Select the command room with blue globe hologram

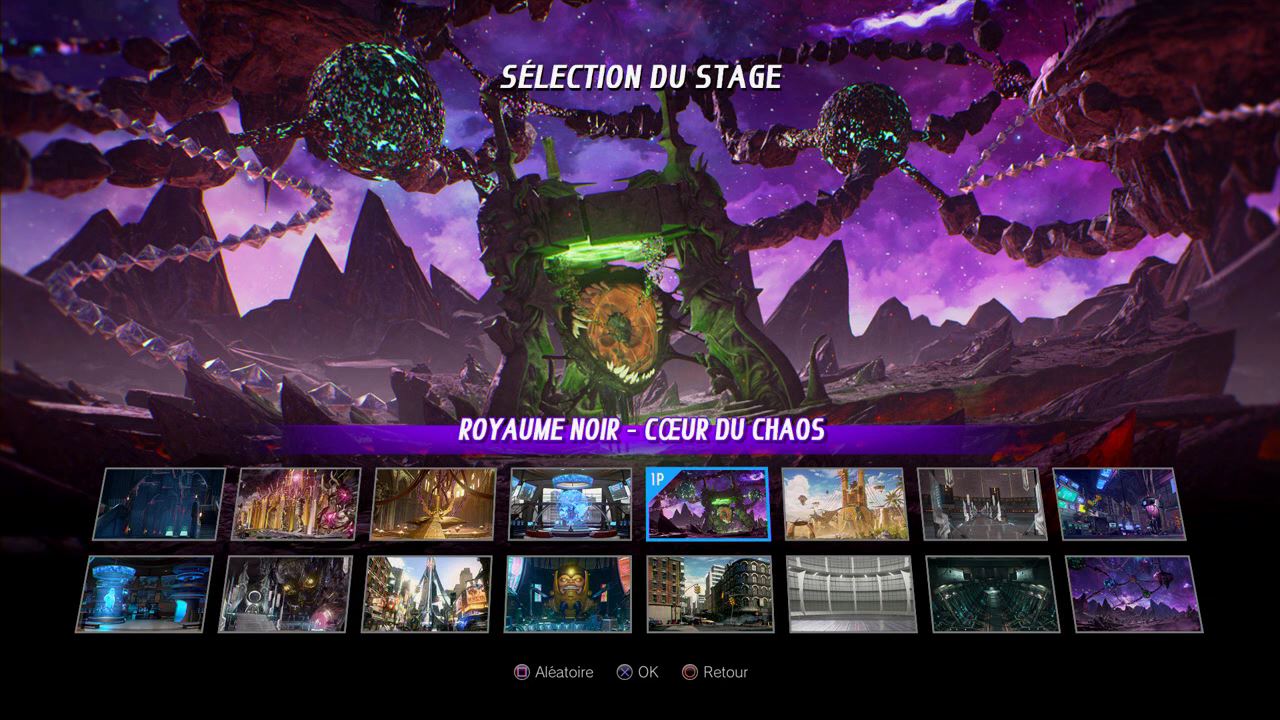pos(570,504)
